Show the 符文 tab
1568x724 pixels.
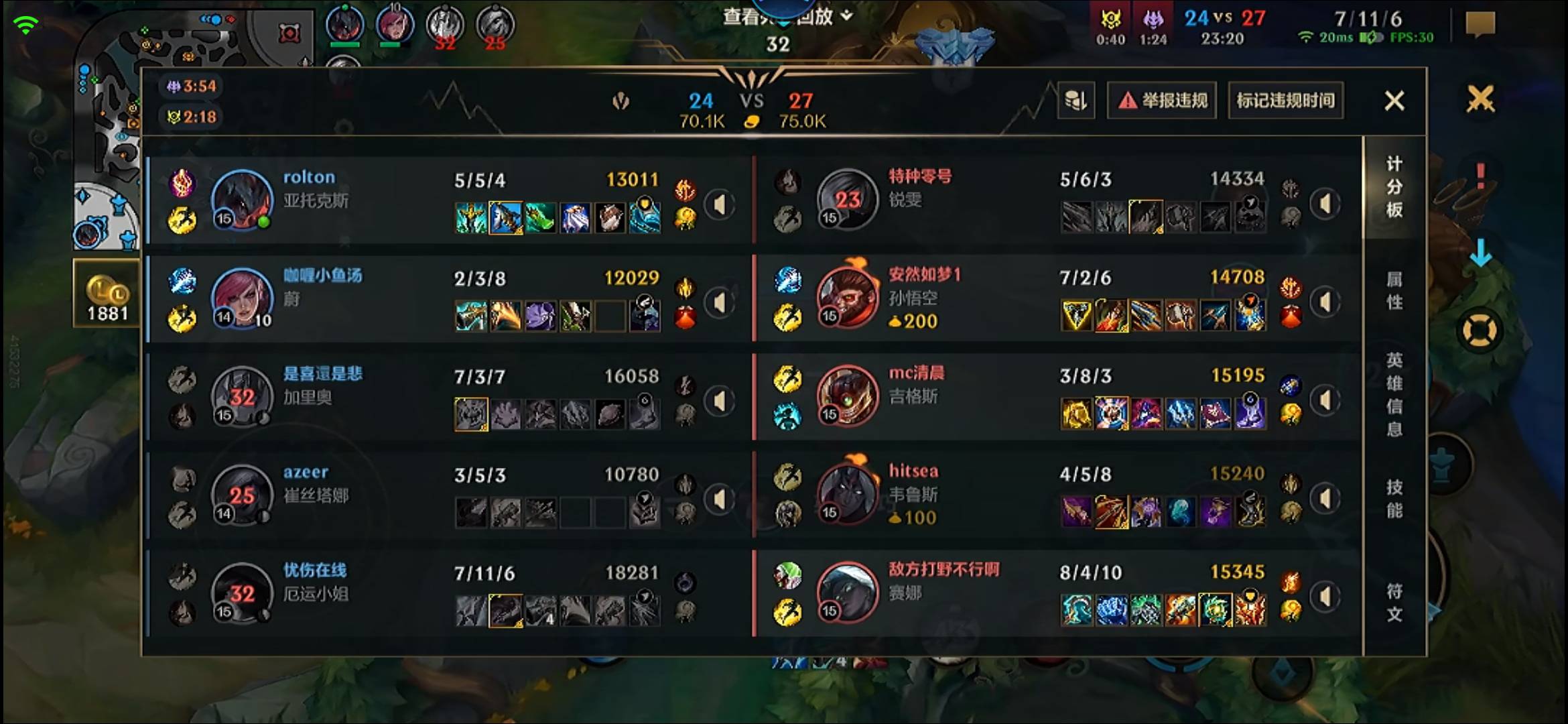coord(1394,603)
